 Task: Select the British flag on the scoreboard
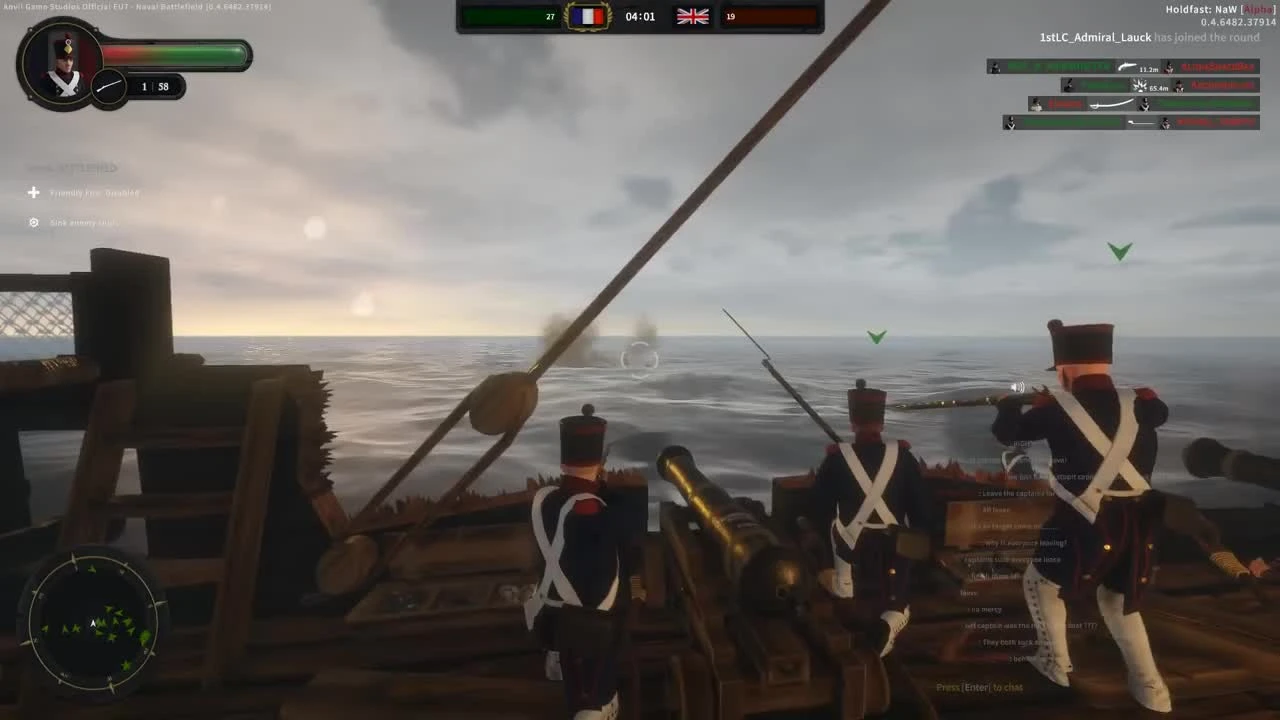(x=692, y=16)
